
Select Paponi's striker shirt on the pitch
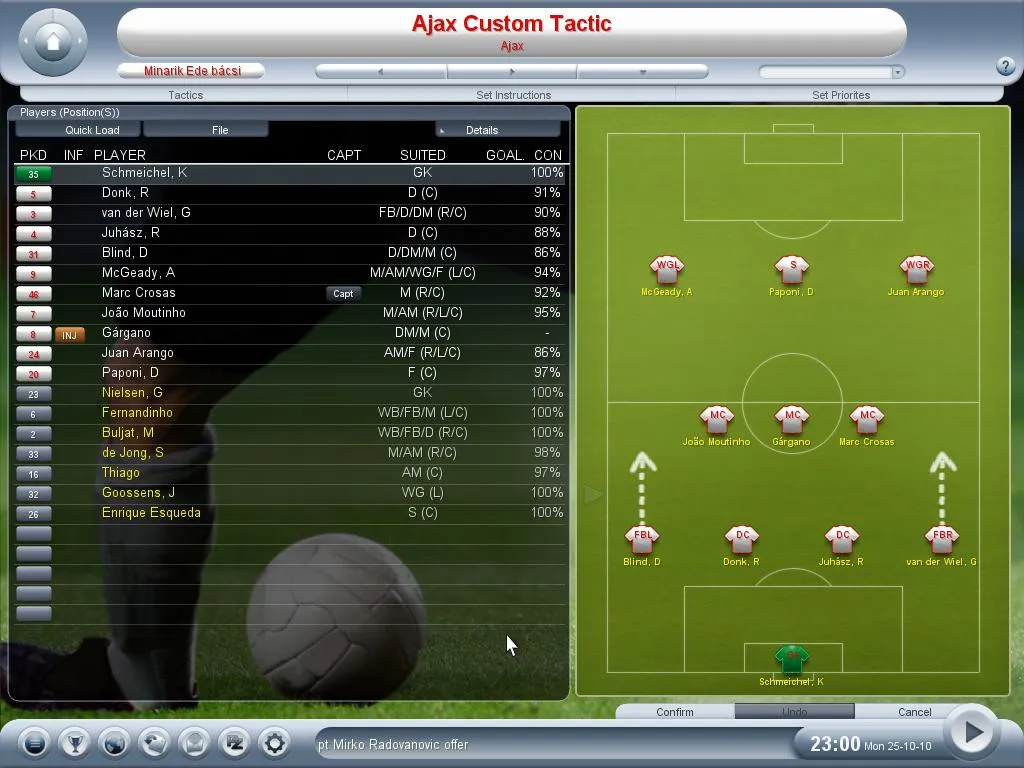pos(792,269)
